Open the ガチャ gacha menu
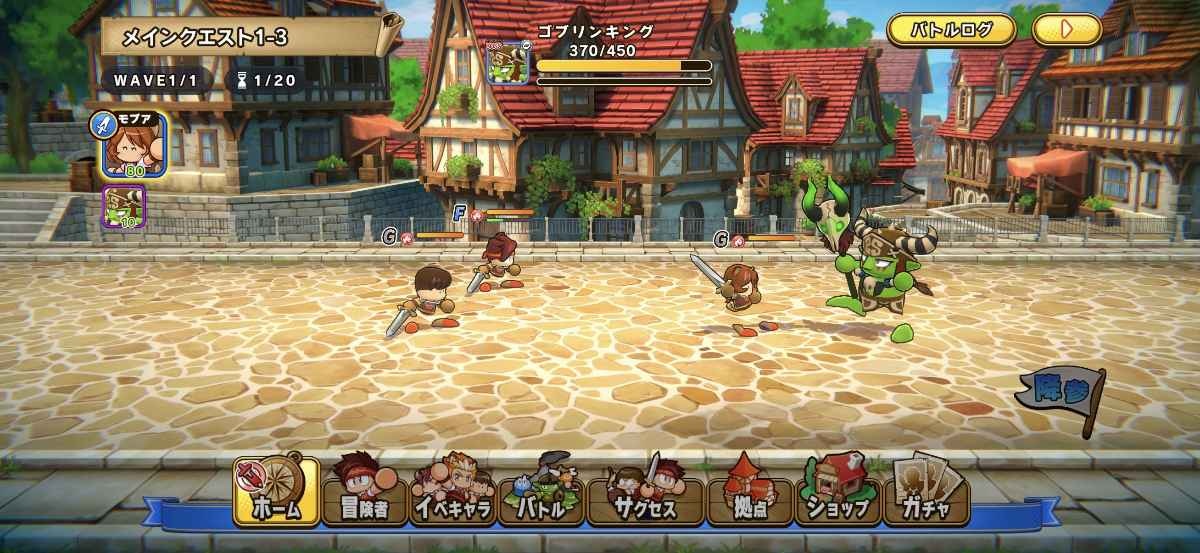The width and height of the screenshot is (1200, 553). [x=928, y=492]
